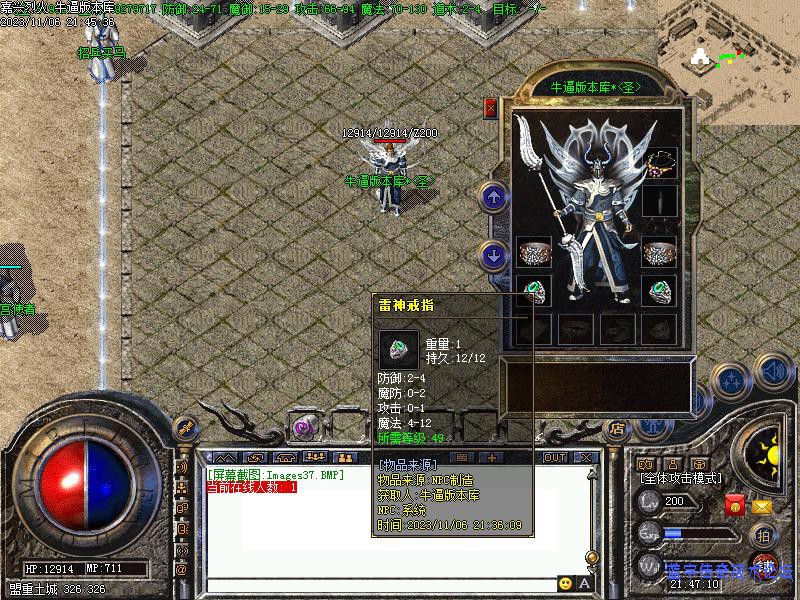
Task: Select the equipped necklace slot
Action: click(x=660, y=163)
